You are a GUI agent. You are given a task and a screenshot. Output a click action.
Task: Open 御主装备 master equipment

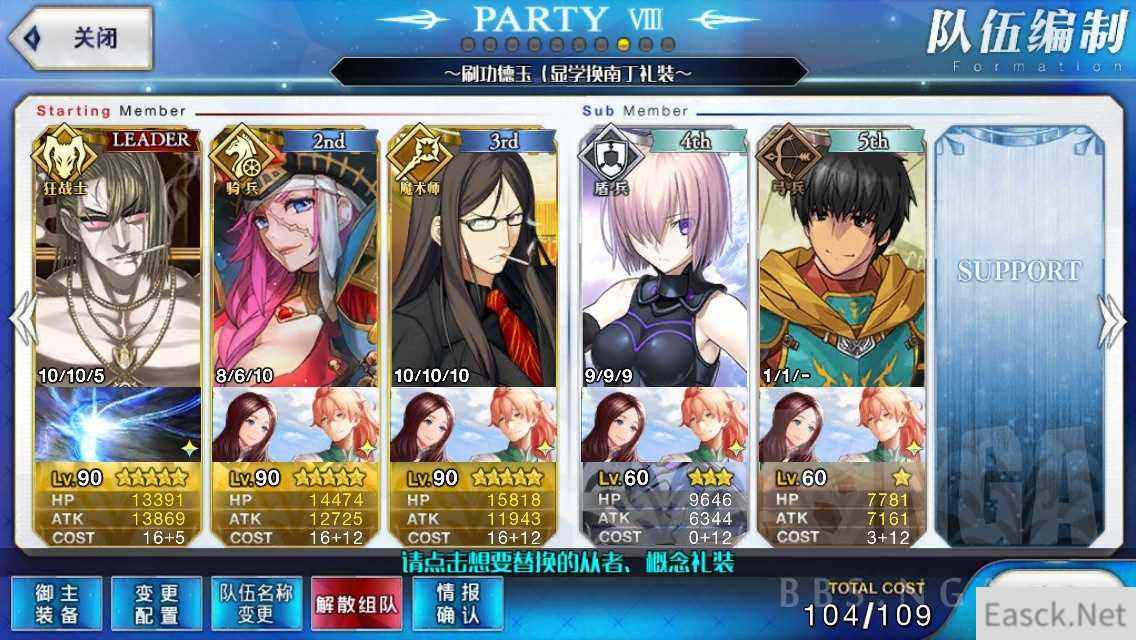(x=57, y=603)
